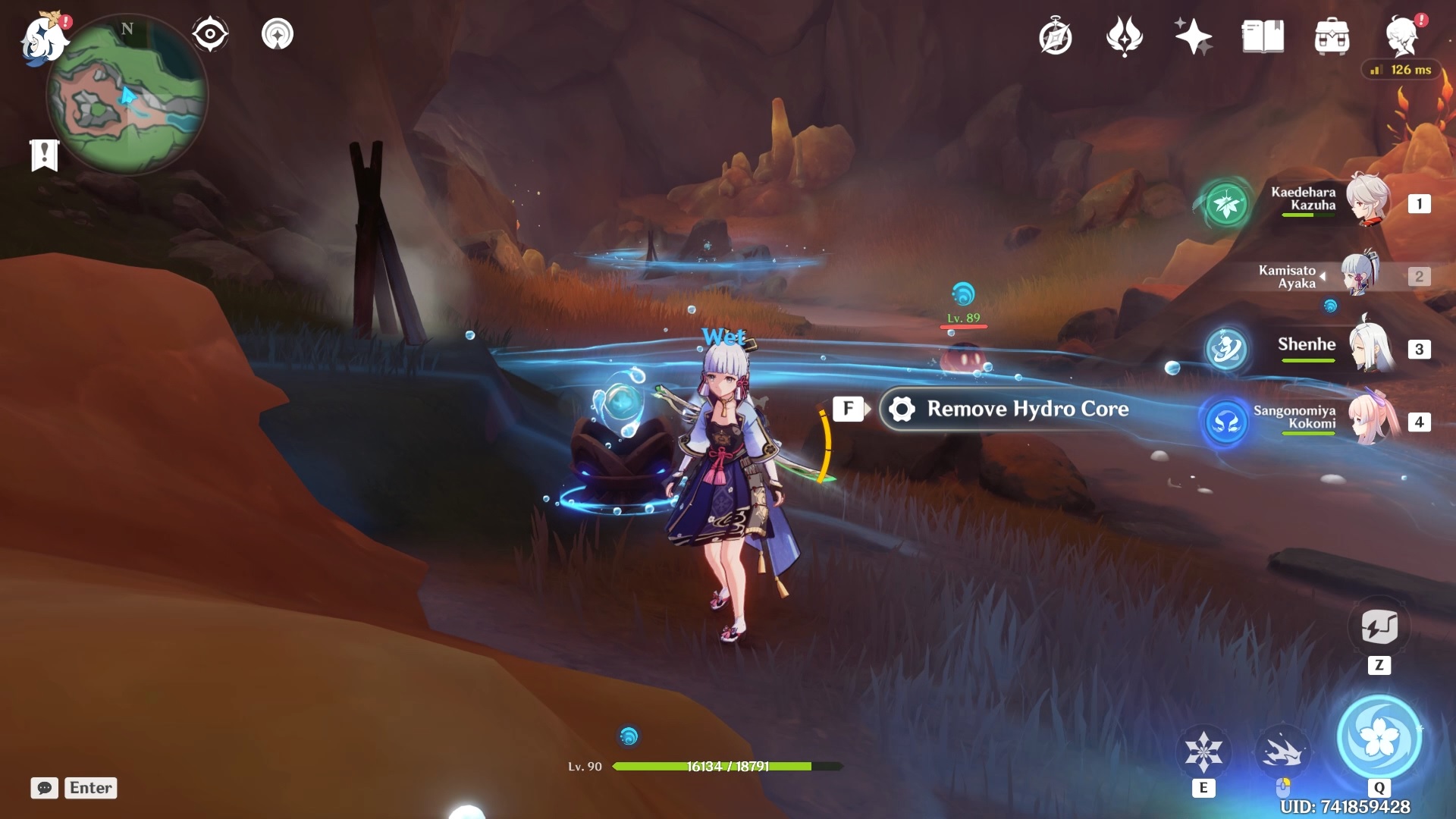Screen dimensions: 1456x819
Task: Use Ayaka's cryo Elemental Skill
Action: tap(1203, 752)
